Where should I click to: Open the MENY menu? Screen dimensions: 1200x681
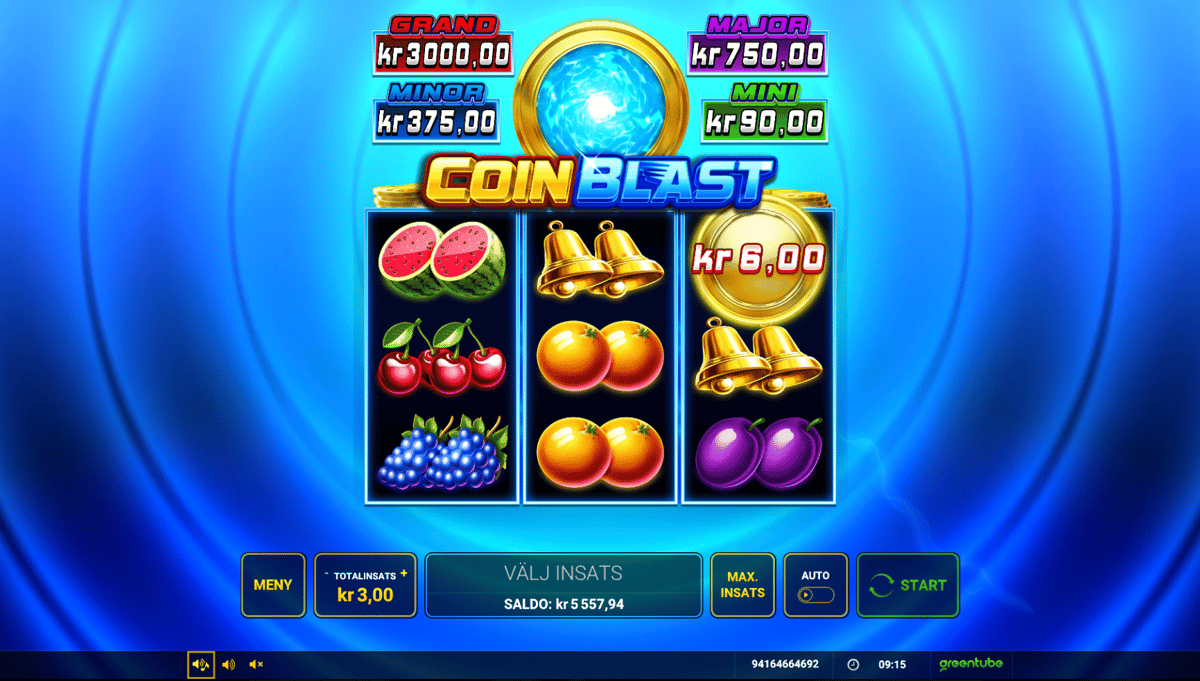click(273, 585)
